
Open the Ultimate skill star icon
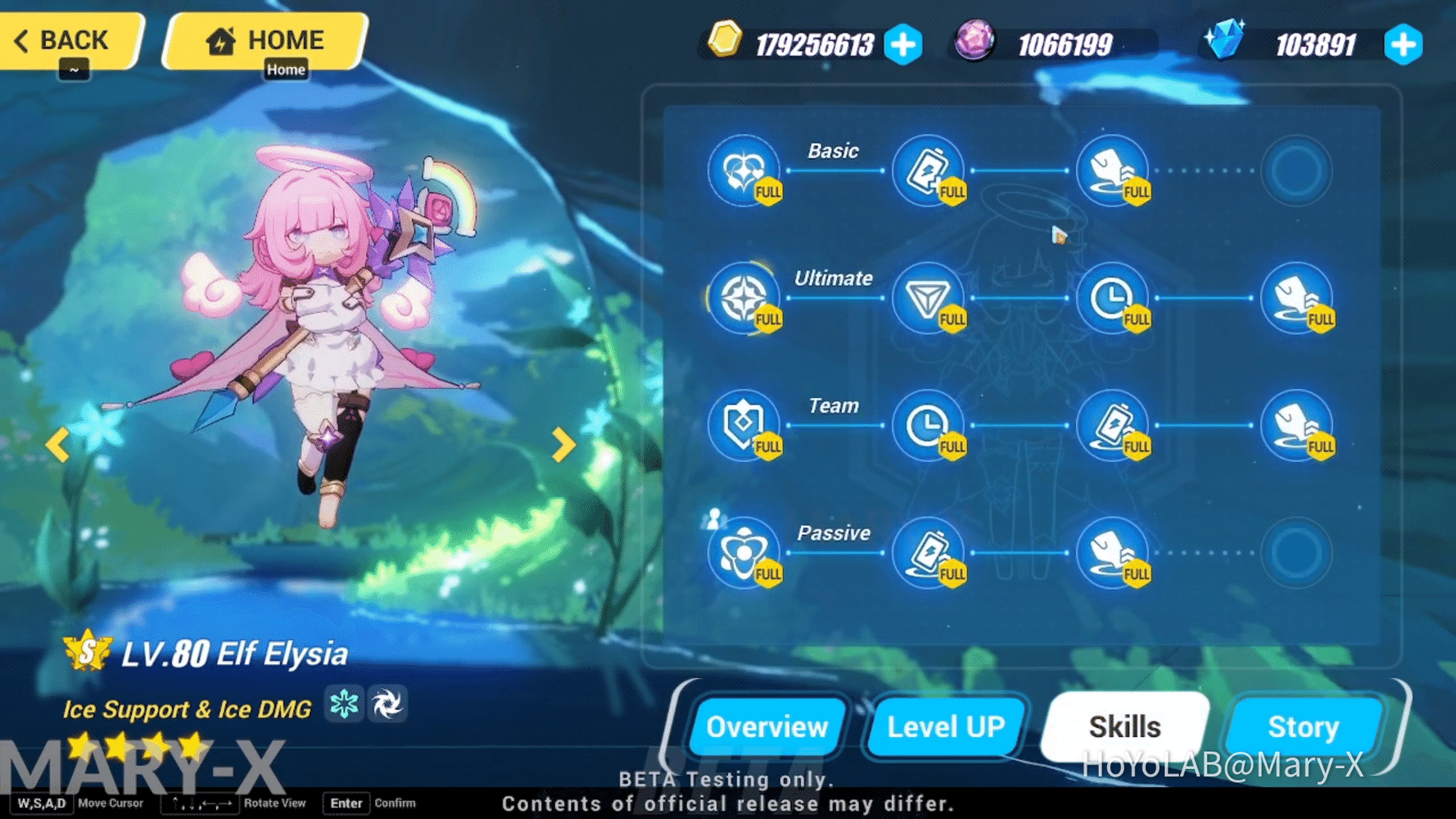point(744,297)
